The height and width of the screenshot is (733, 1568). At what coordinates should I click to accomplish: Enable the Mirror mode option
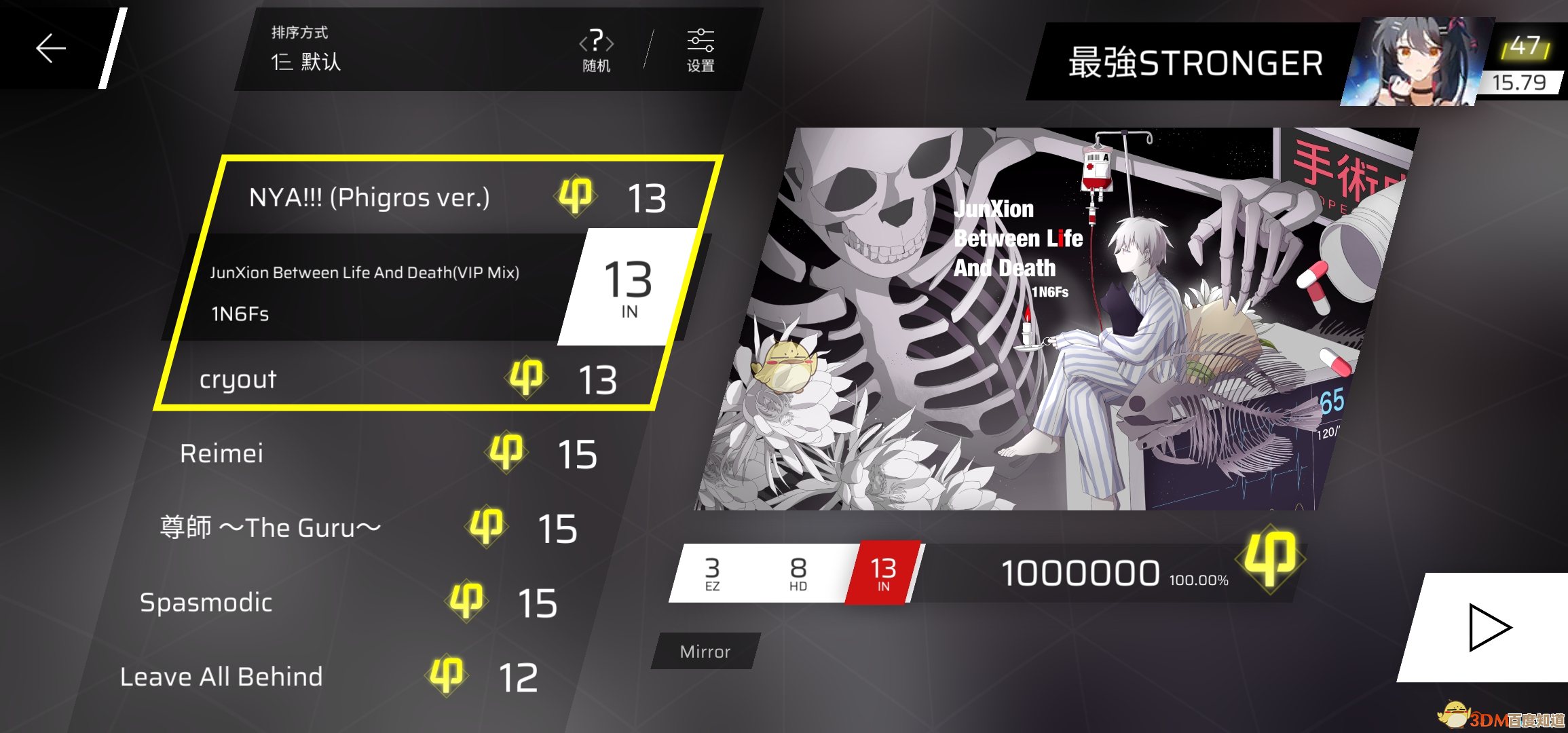click(705, 652)
